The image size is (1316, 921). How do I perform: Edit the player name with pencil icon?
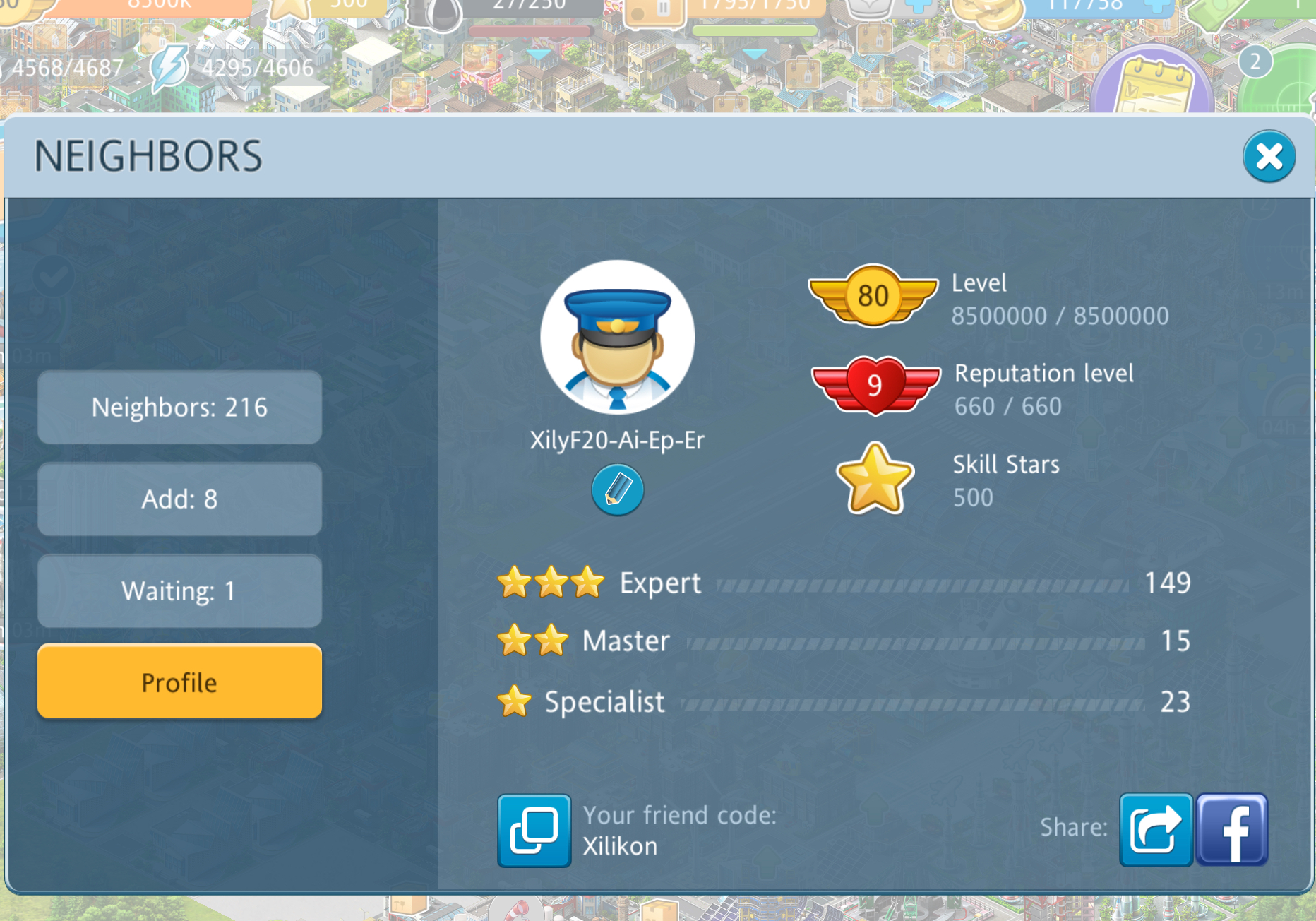click(617, 489)
